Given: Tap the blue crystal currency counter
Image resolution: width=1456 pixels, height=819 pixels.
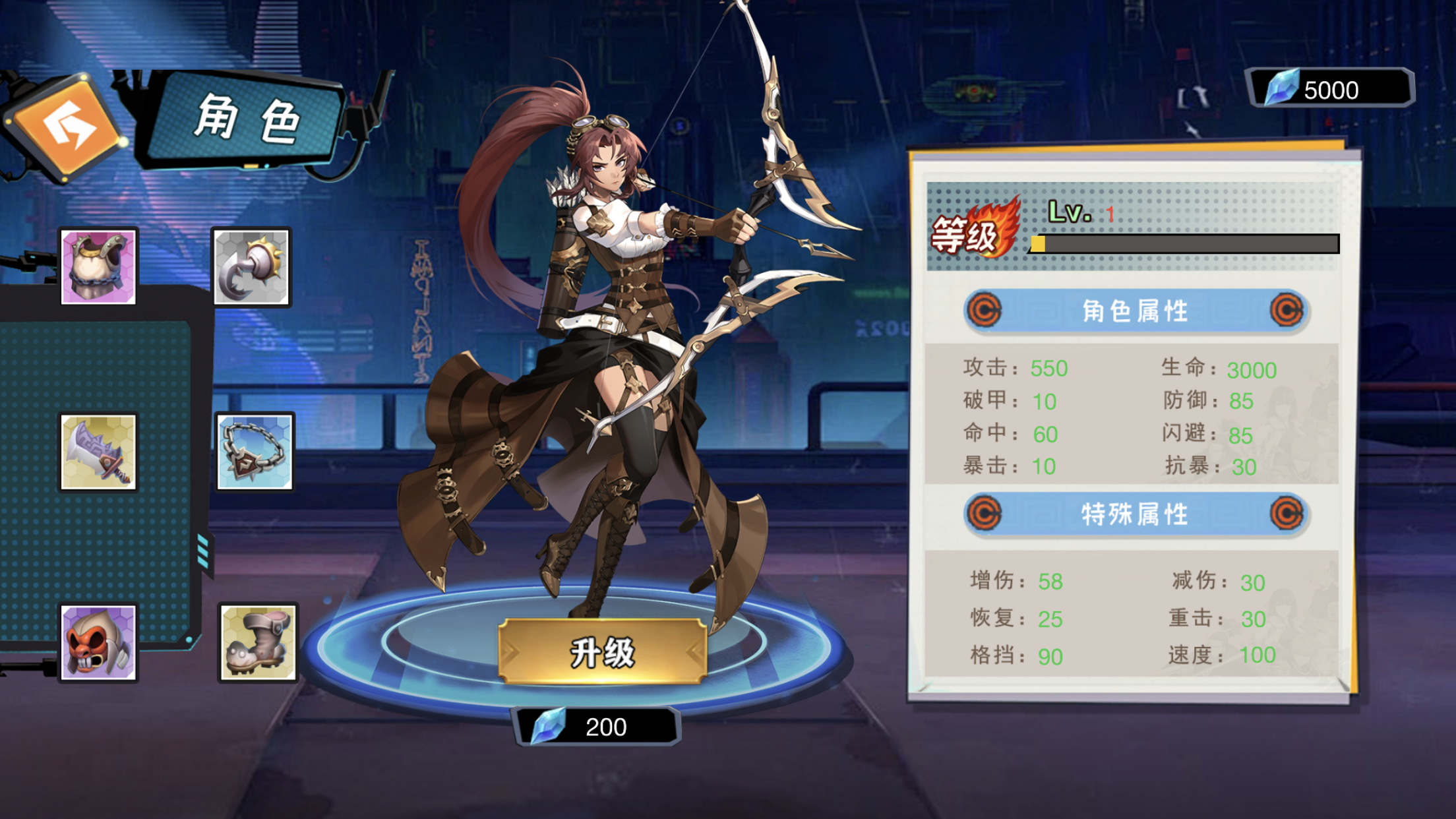Looking at the screenshot, I should point(1329,89).
